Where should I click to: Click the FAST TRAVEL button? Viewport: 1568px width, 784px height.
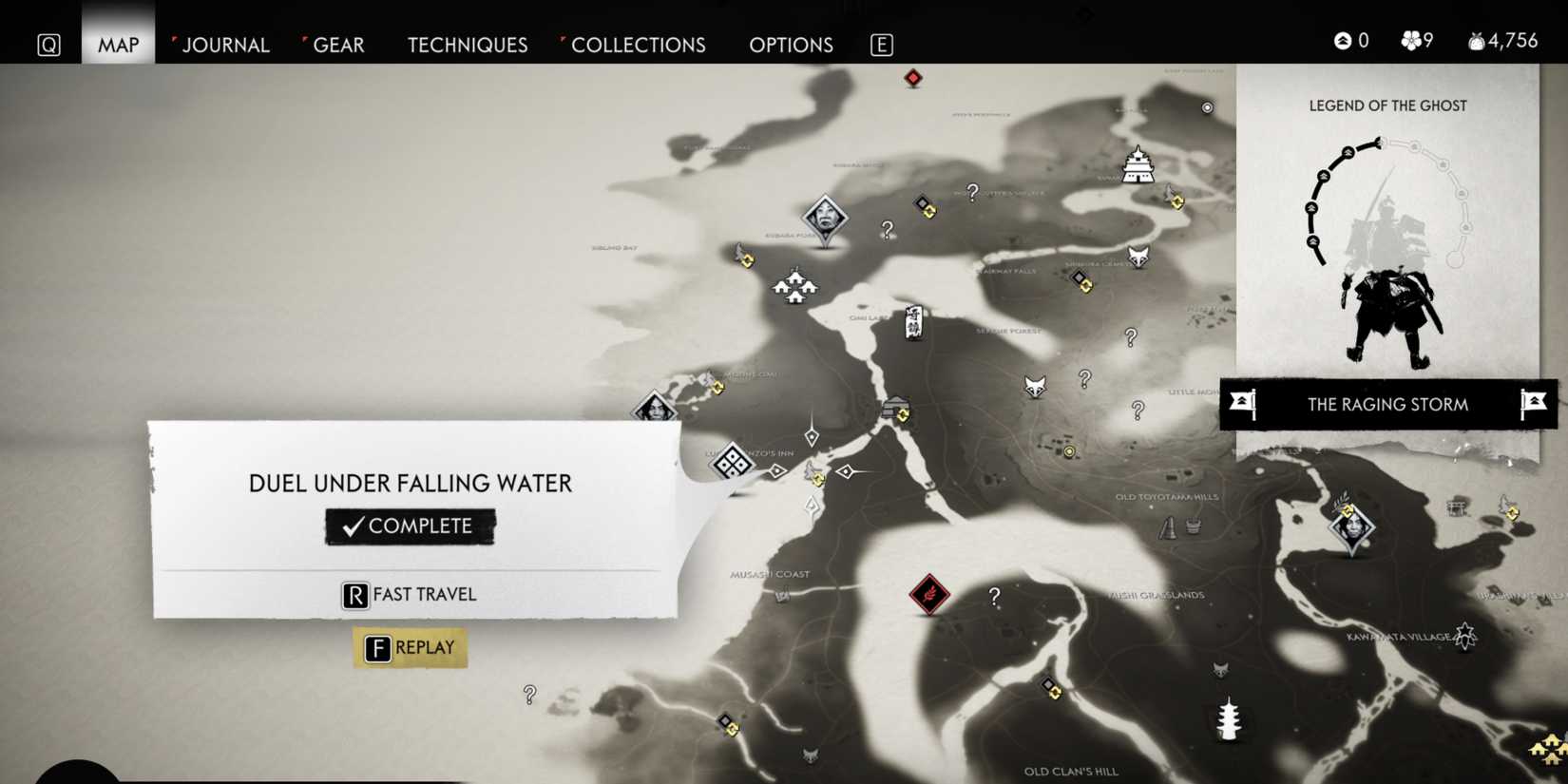click(408, 594)
